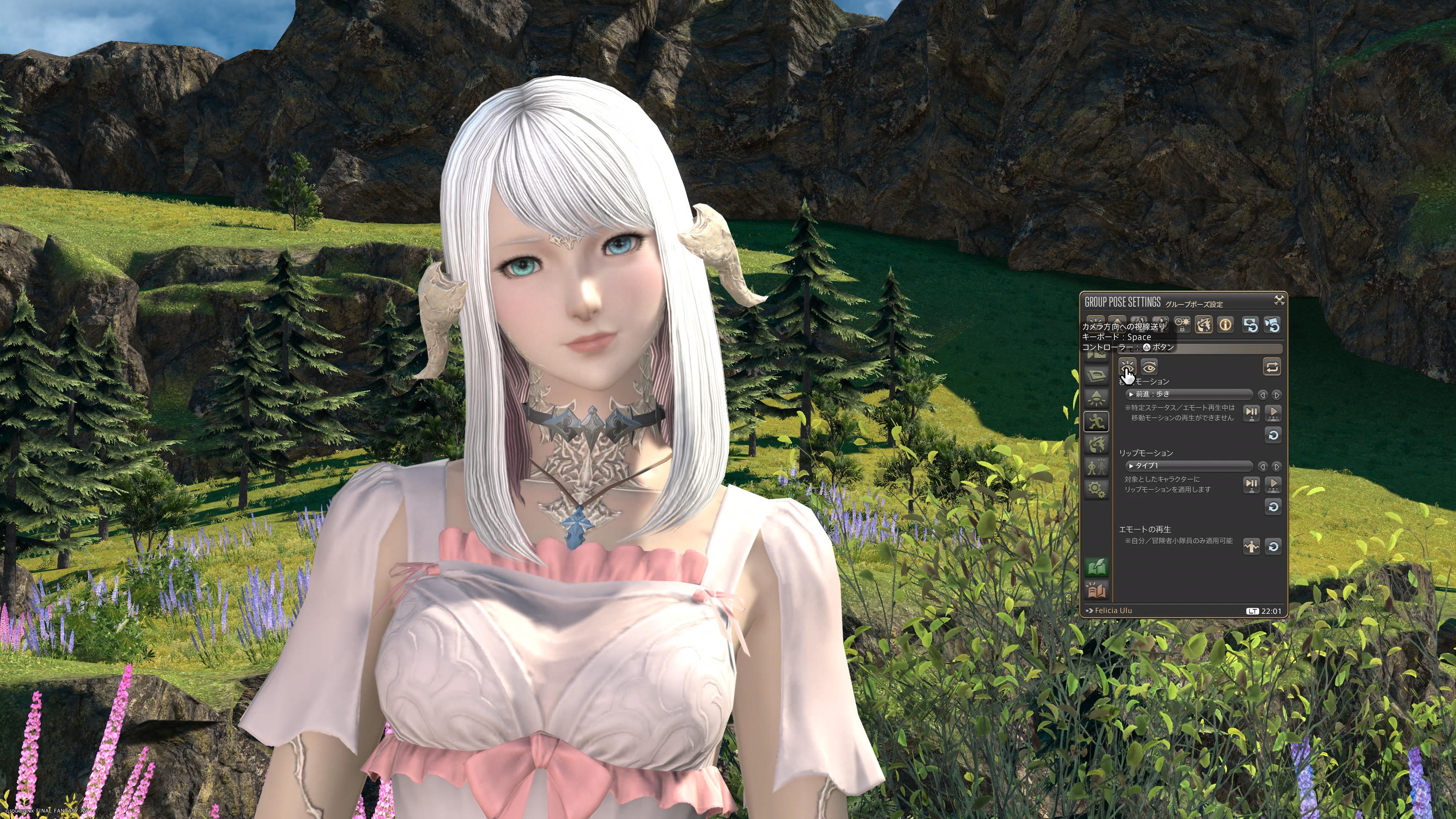Viewport: 1456px width, 819px height.
Task: Play lip motion for all characters
Action: pyautogui.click(x=1273, y=485)
